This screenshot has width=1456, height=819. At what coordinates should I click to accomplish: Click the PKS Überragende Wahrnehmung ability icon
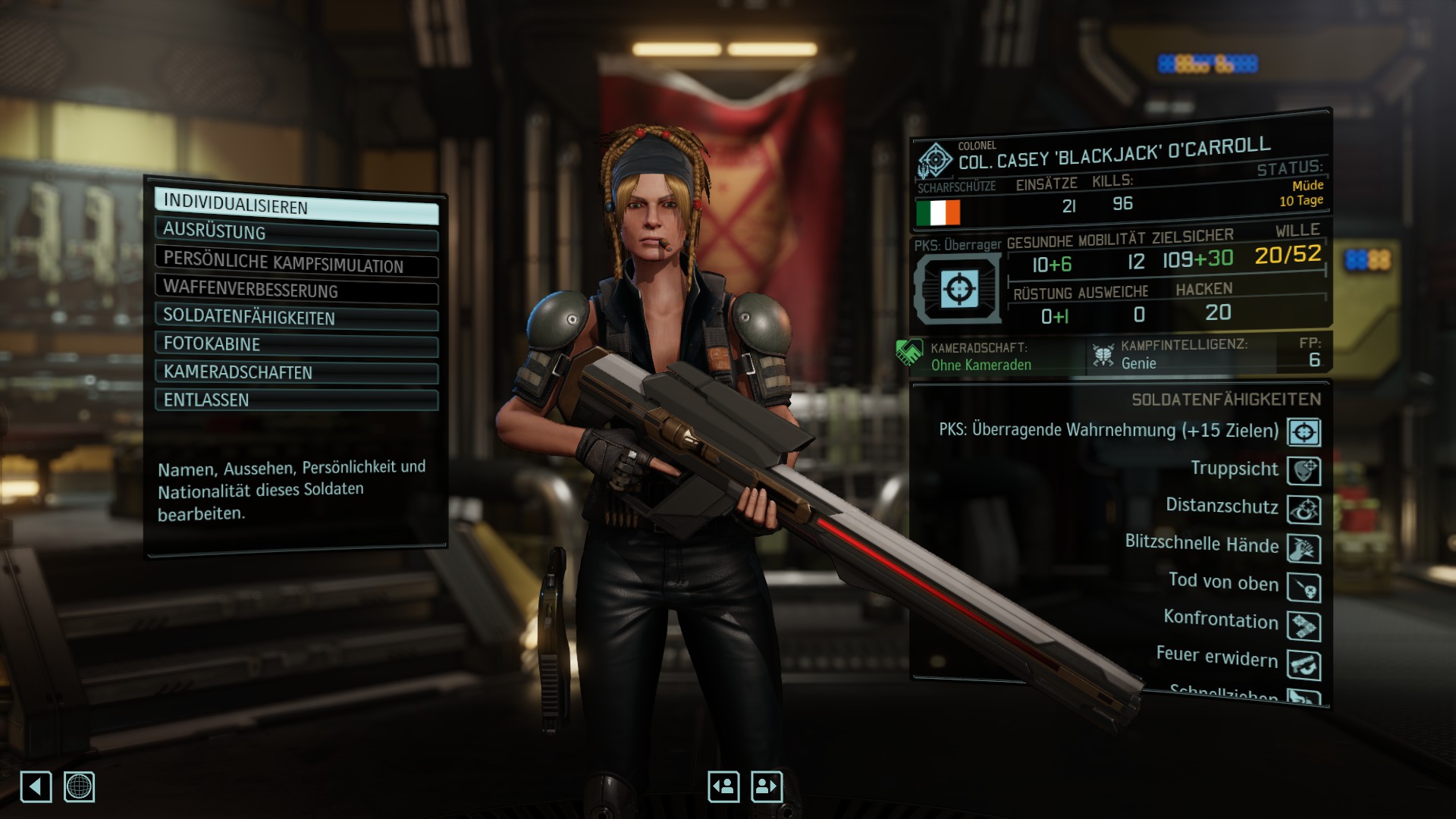click(x=1304, y=432)
